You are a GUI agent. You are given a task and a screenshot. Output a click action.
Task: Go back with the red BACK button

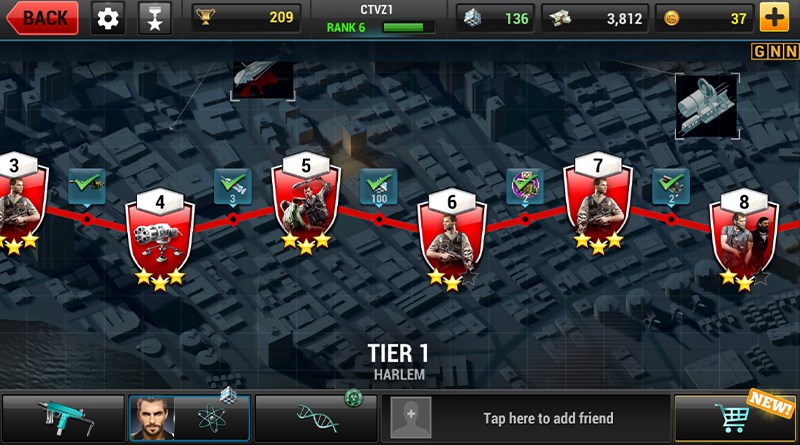pyautogui.click(x=40, y=17)
